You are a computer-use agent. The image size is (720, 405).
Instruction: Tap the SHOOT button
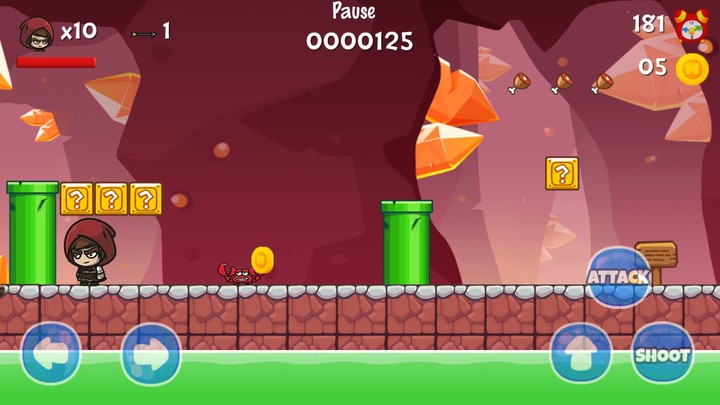662,354
